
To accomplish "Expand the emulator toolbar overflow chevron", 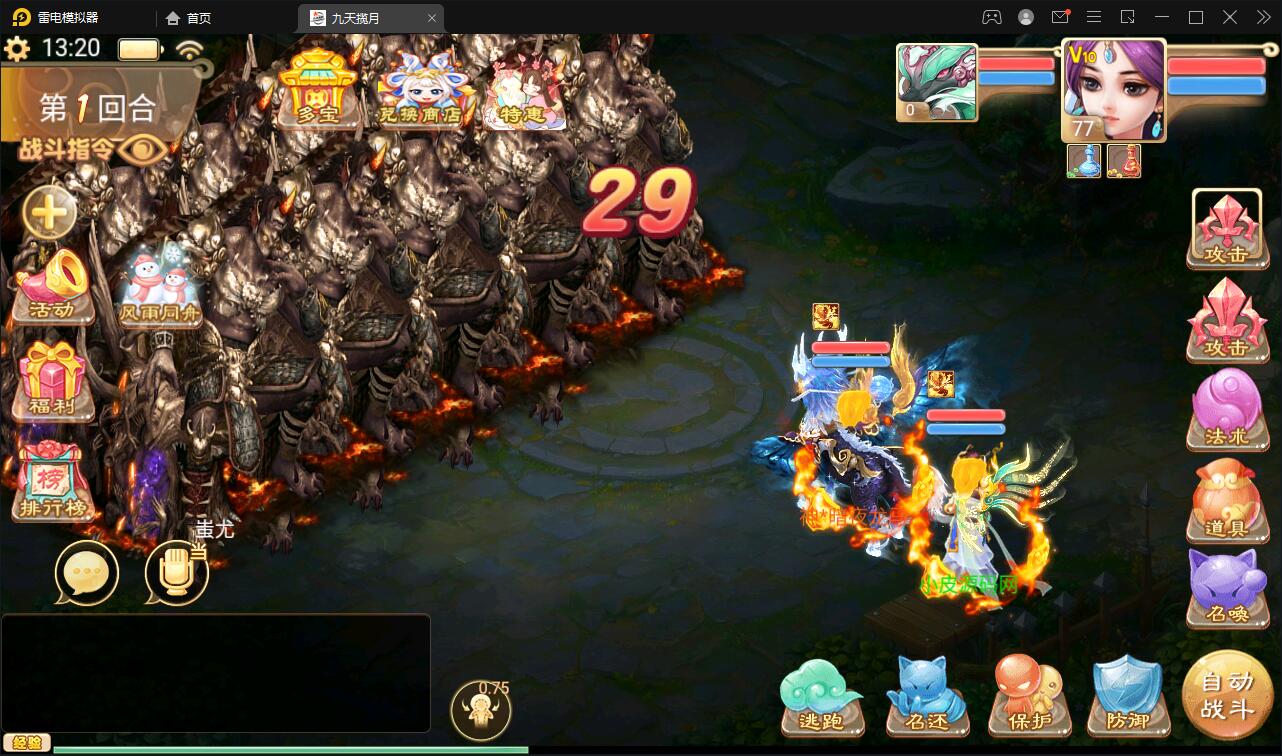I will (1262, 17).
